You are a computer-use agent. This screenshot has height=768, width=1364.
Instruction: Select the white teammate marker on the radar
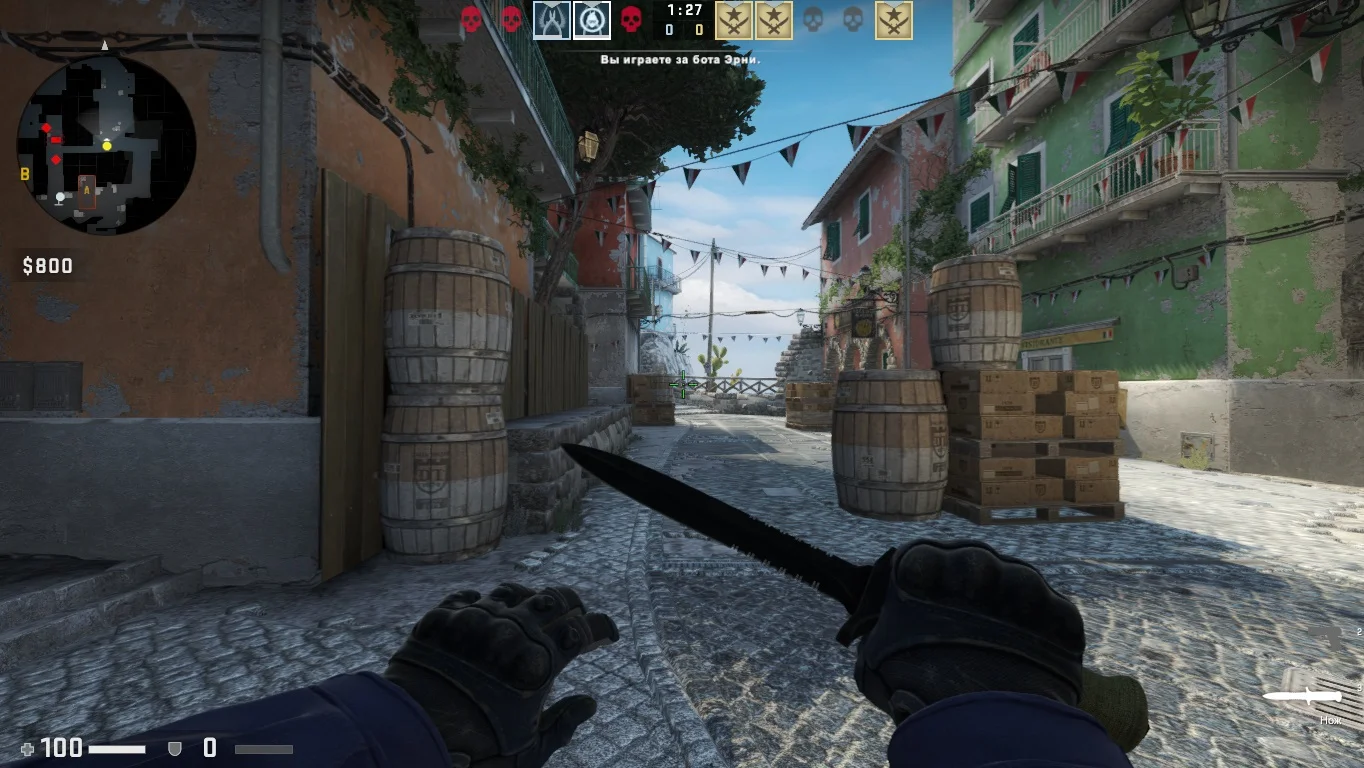[x=61, y=197]
